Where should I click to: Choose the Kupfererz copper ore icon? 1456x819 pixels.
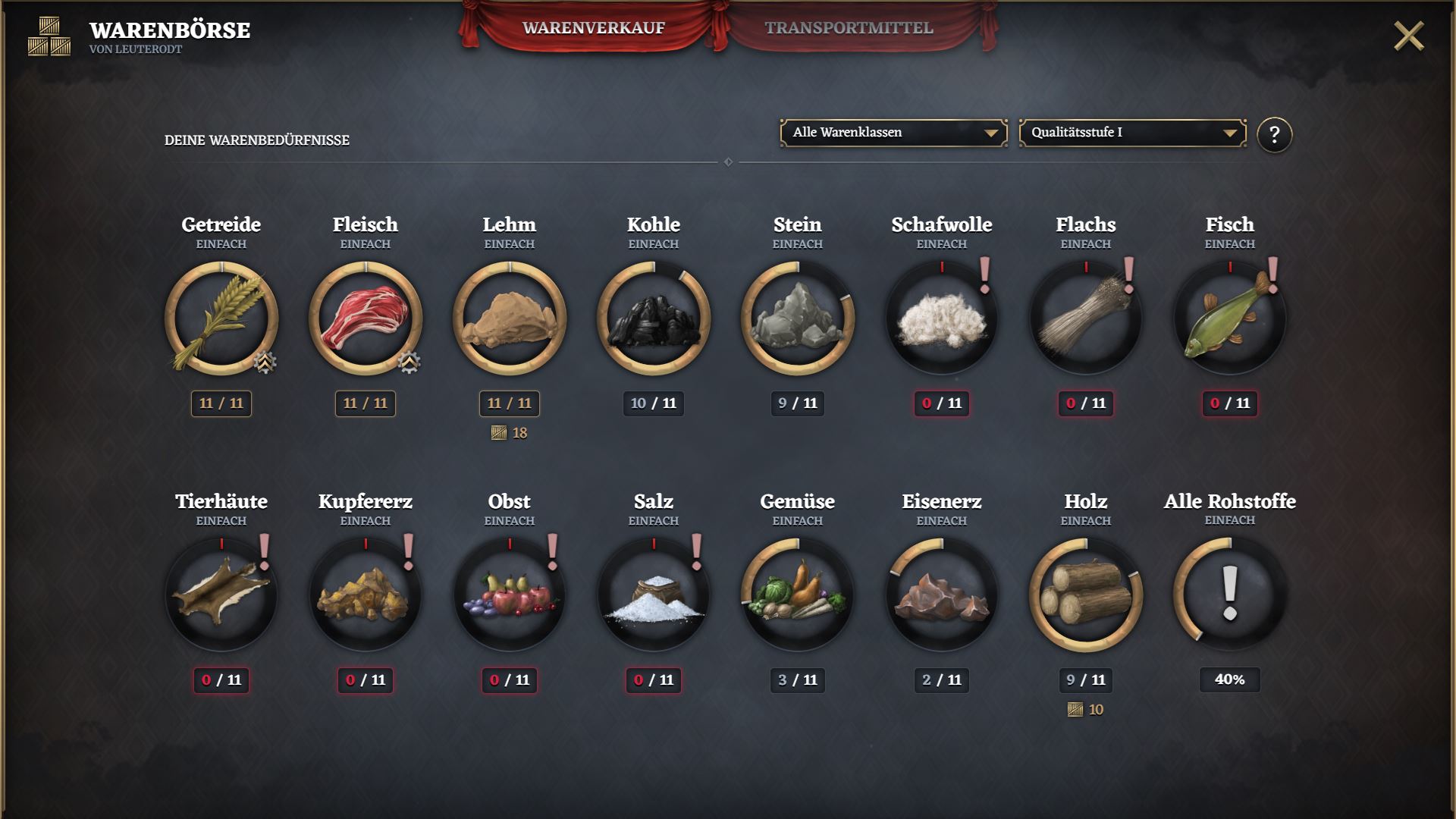click(366, 595)
